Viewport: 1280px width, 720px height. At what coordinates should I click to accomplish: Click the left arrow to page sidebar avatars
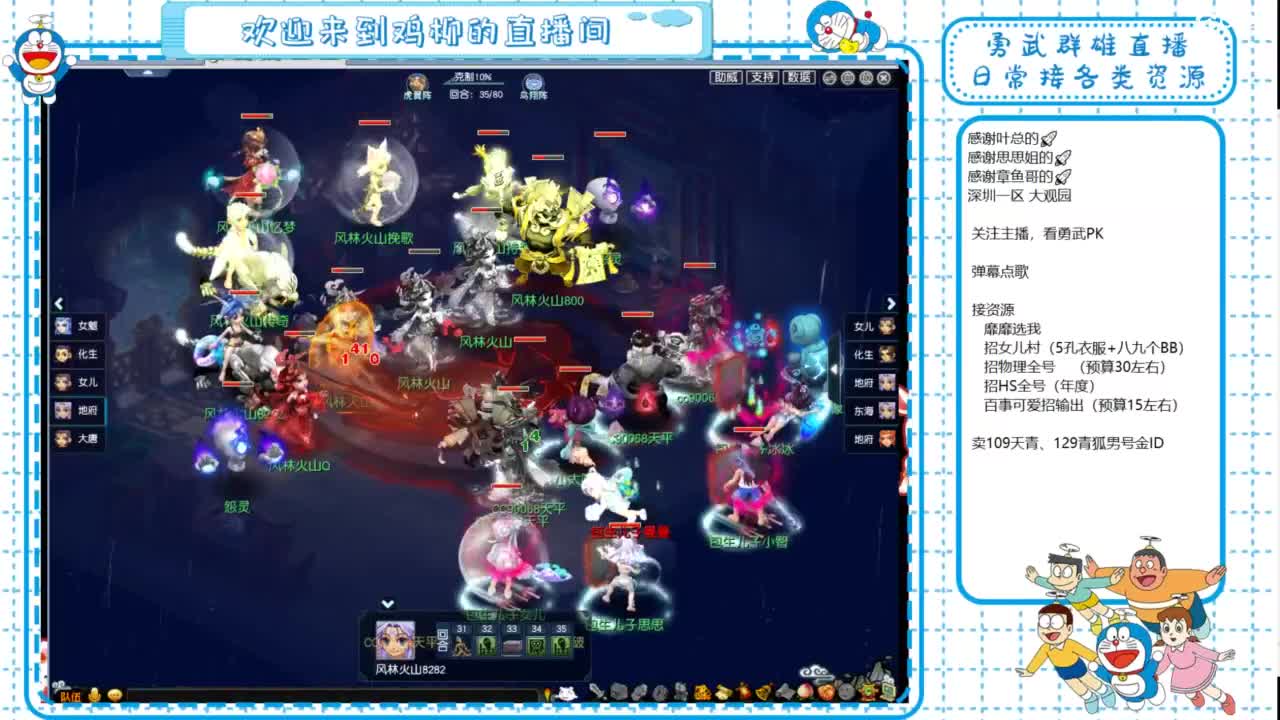59,303
